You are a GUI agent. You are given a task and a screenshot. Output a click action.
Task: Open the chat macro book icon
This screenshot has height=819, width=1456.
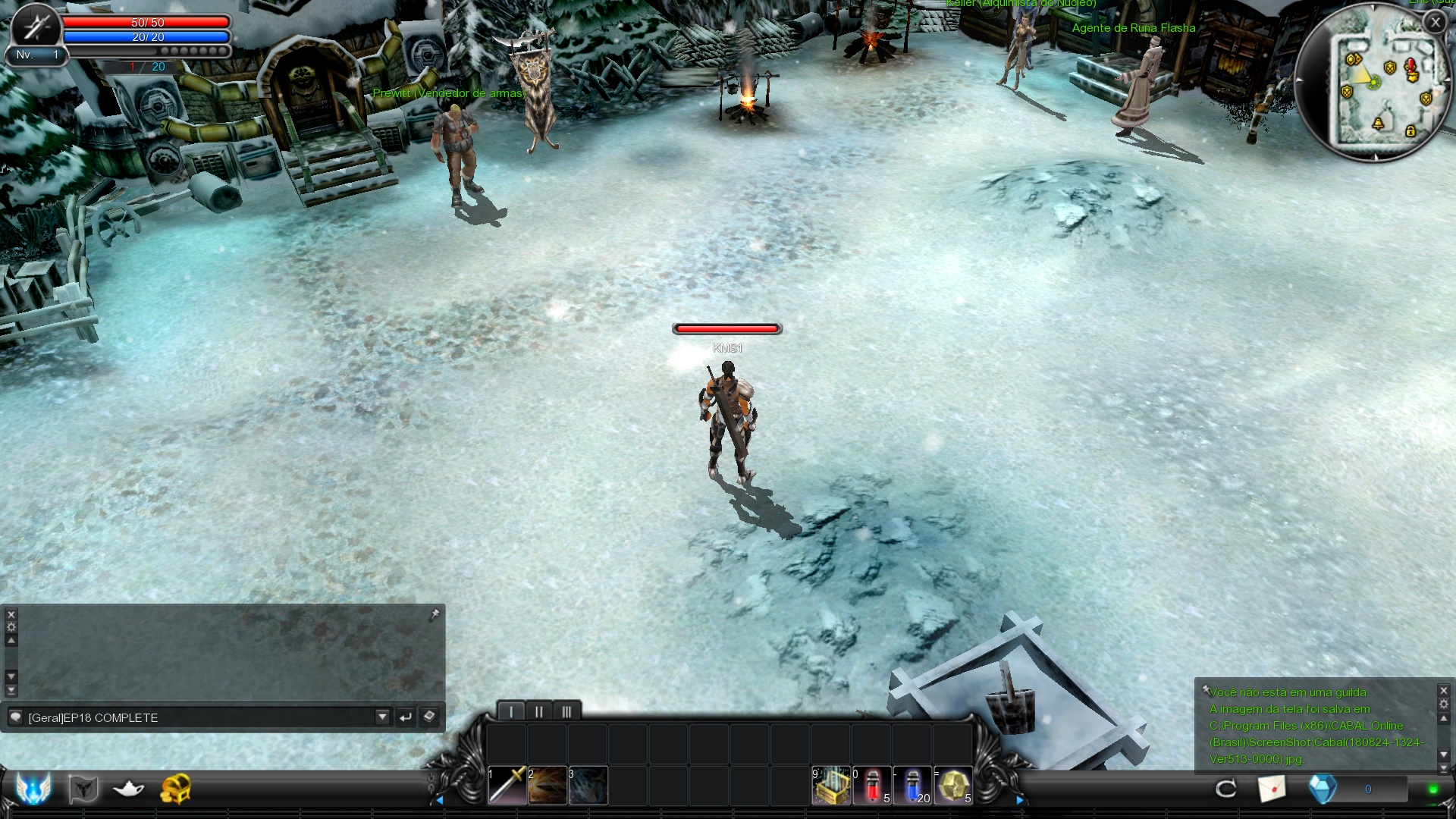point(428,717)
